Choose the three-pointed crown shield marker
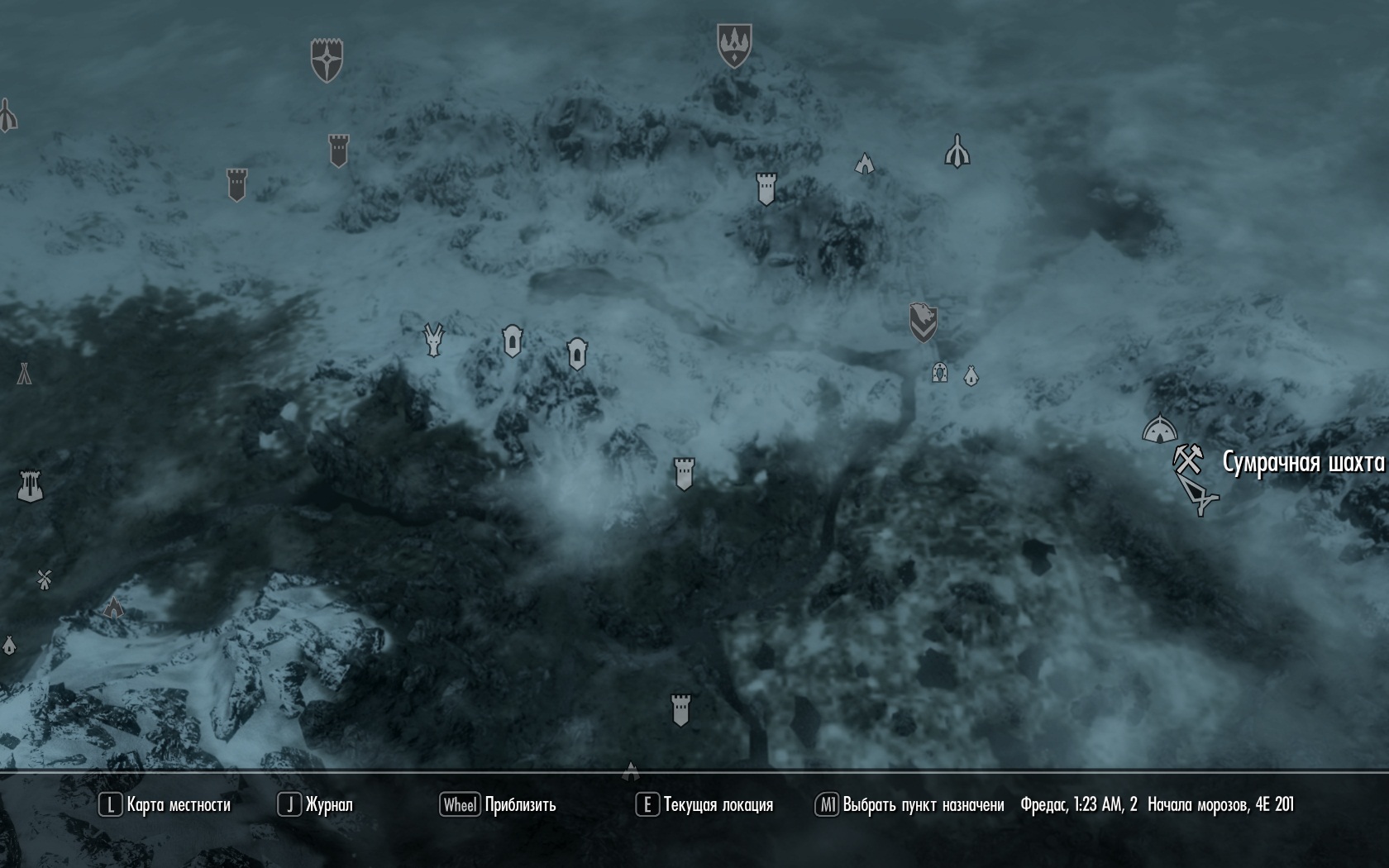This screenshot has height=868, width=1389. pyautogui.click(x=733, y=45)
